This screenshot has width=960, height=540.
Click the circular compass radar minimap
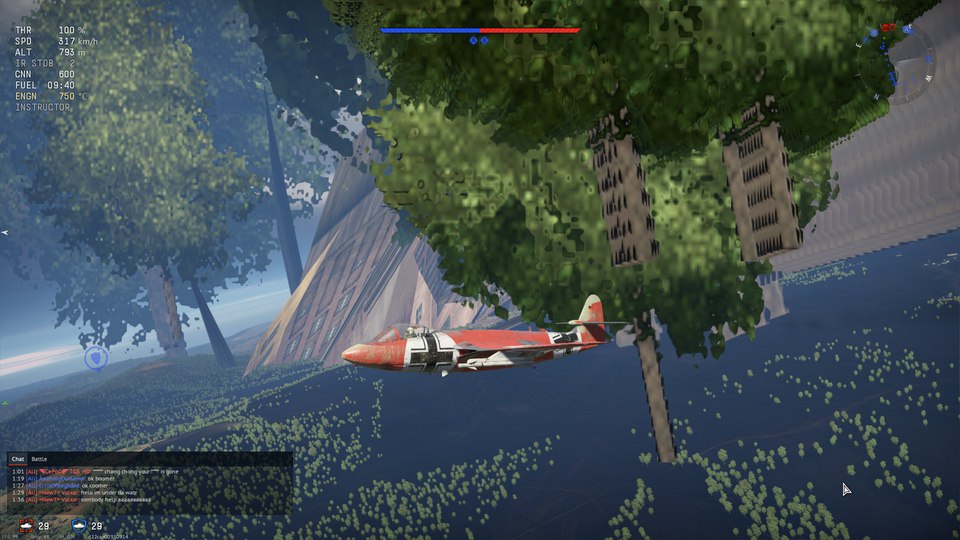(907, 64)
